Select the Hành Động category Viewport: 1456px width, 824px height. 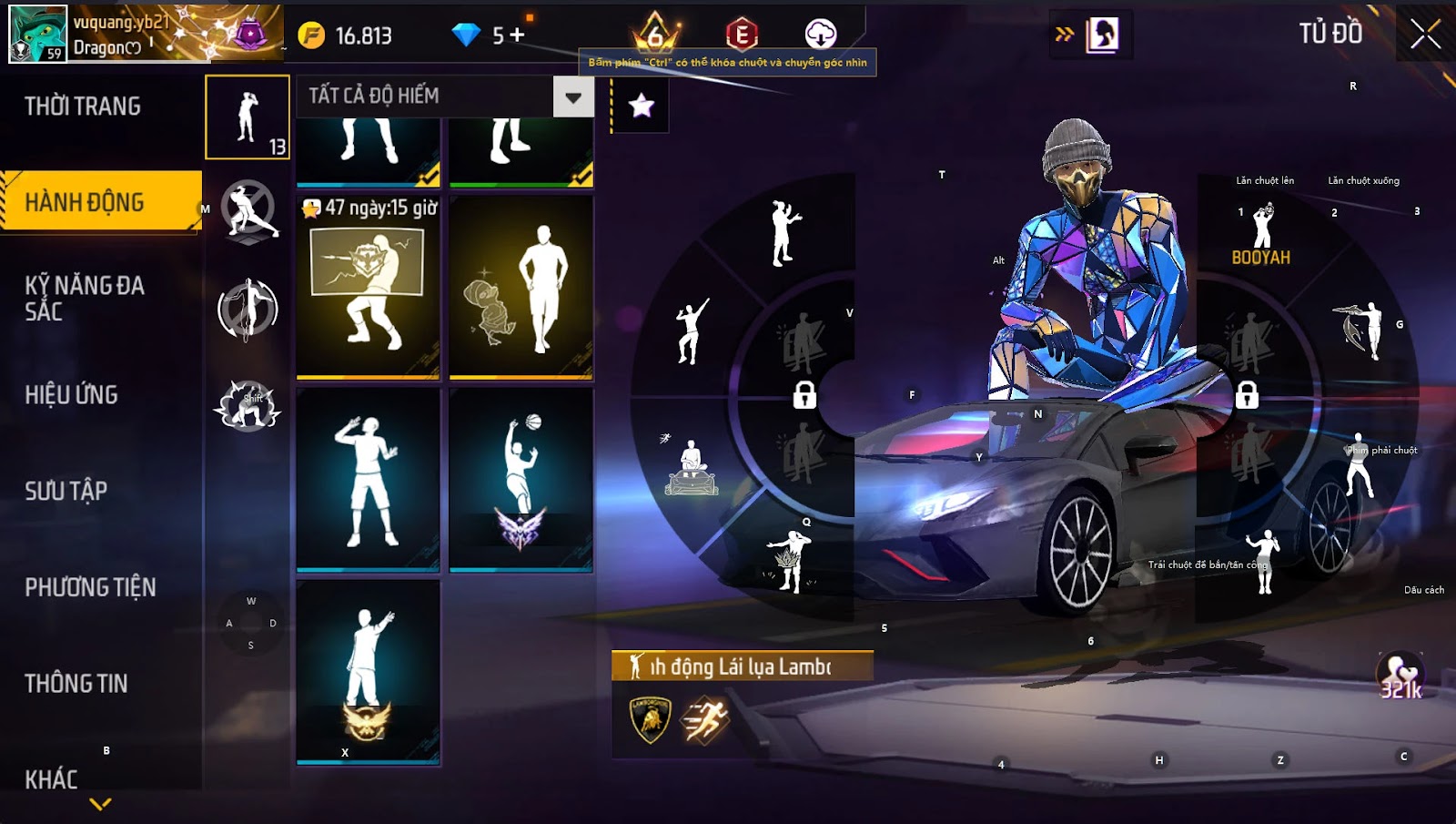tap(85, 202)
